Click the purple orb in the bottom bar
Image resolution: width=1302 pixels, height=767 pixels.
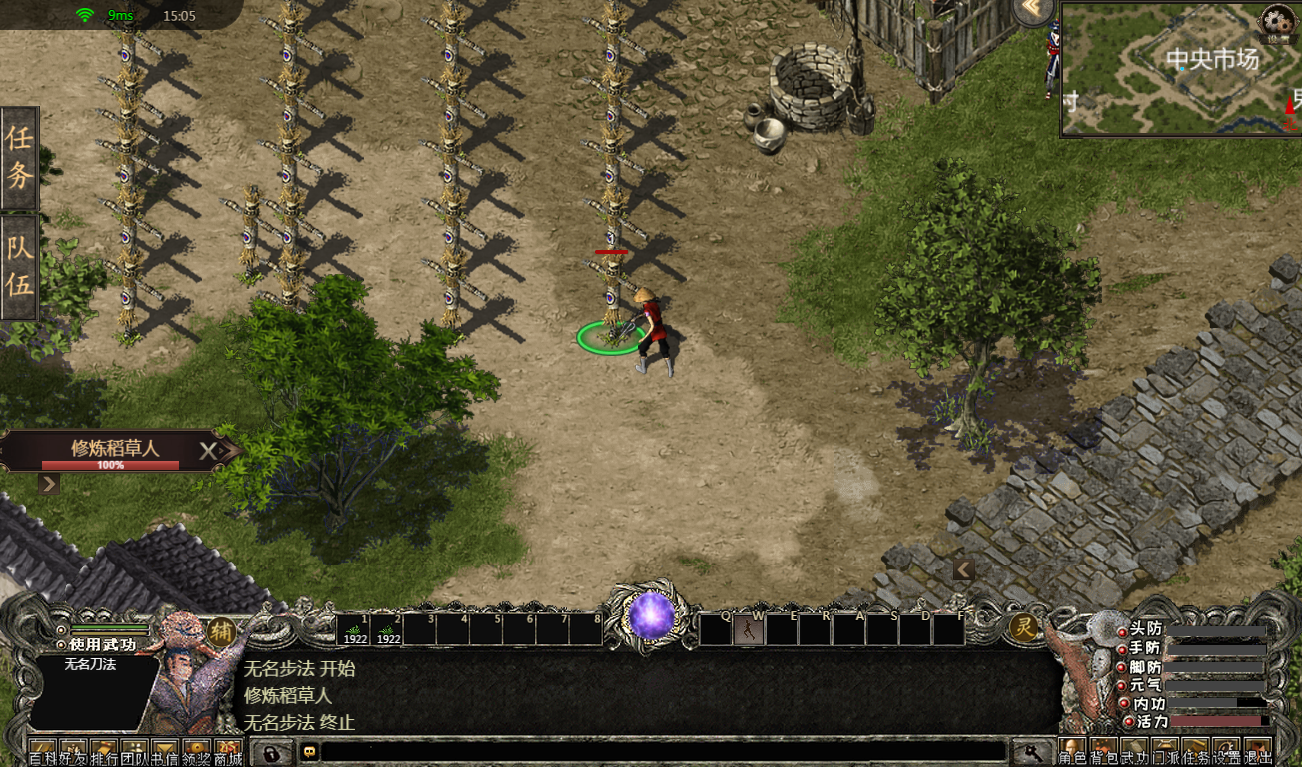point(651,615)
